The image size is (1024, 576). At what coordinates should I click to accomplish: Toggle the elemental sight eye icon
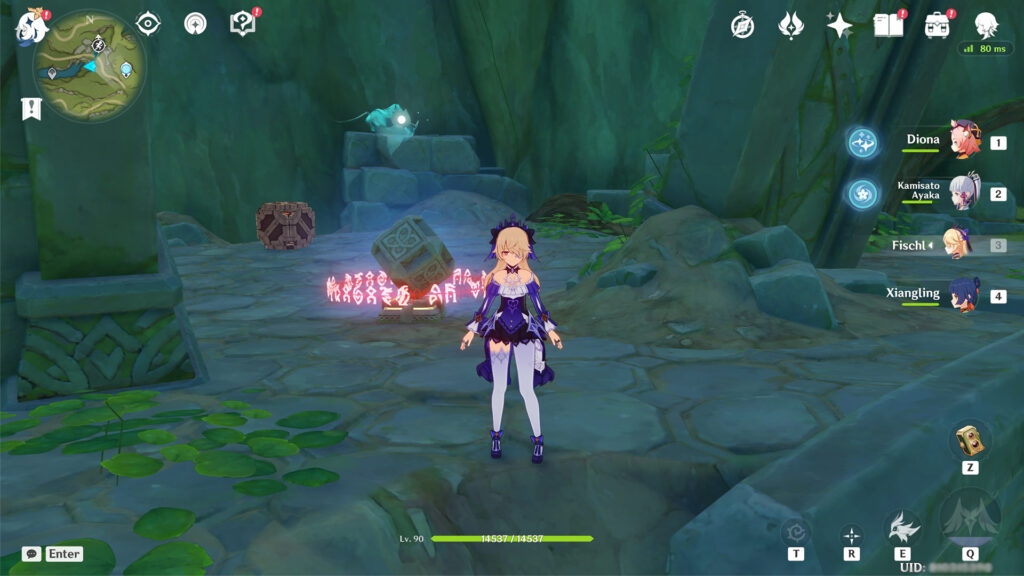148,23
